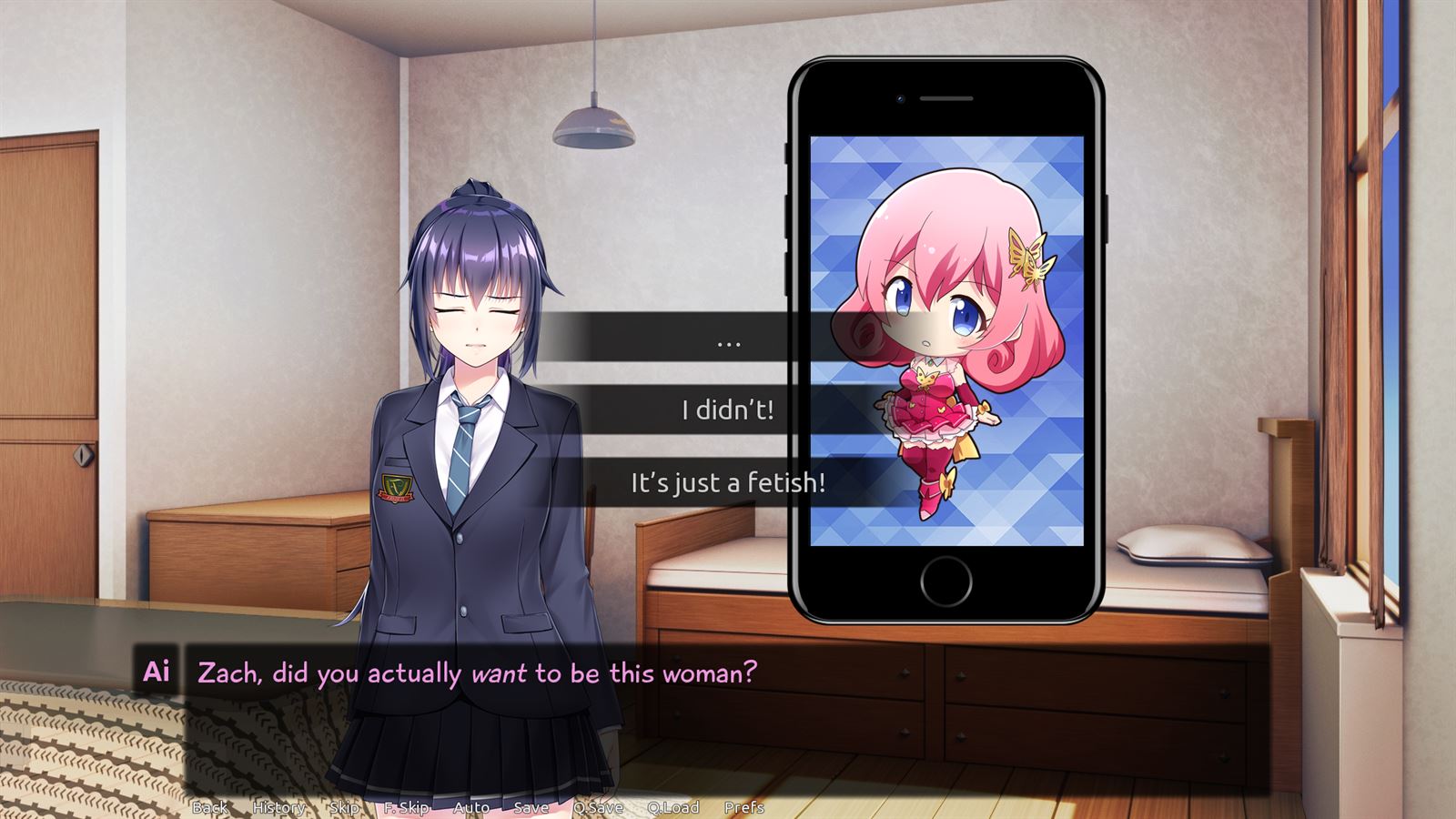
Task: Open the Save screen
Action: (x=531, y=807)
